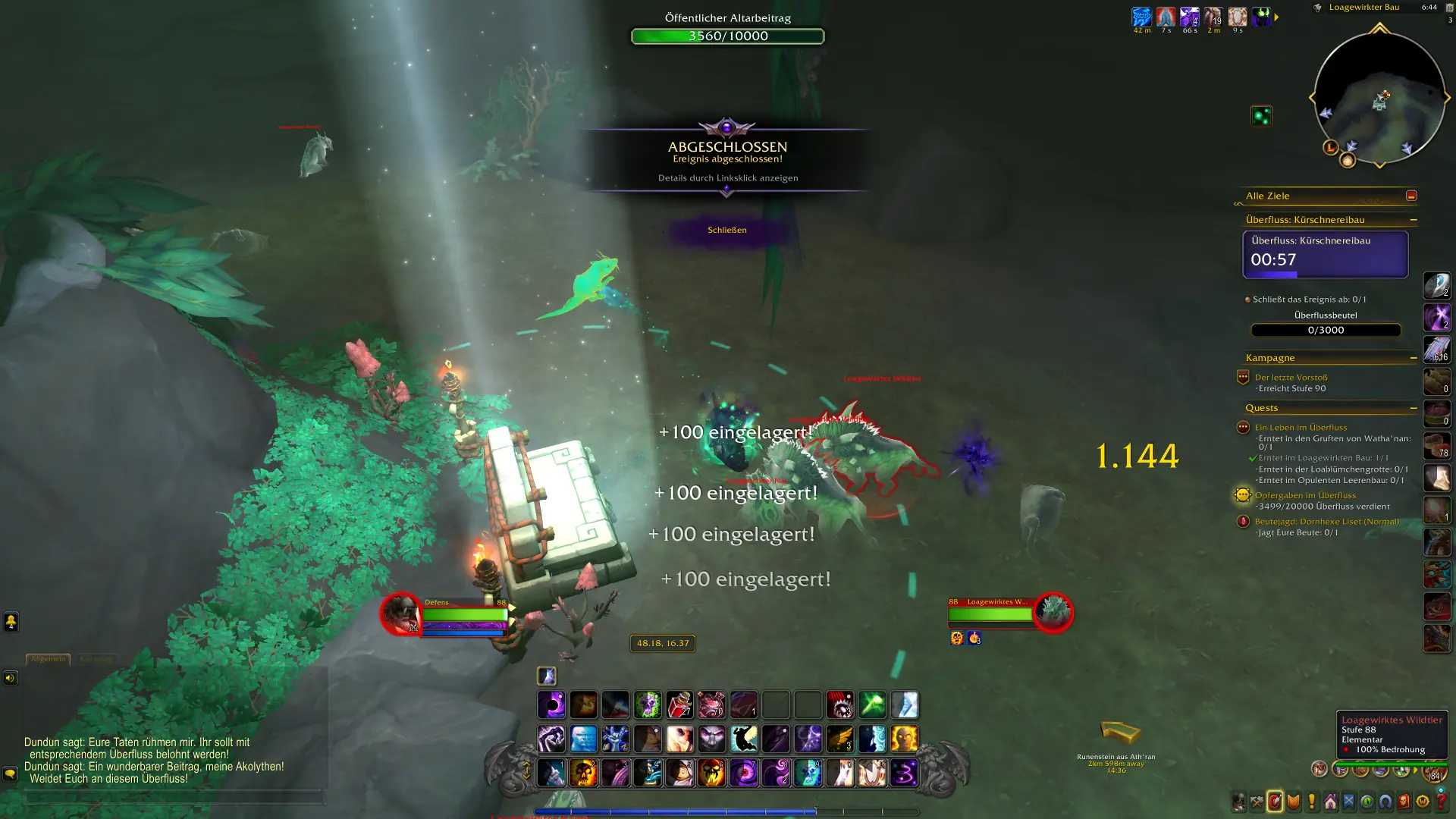Click 'Details durch Linksklick anzeigen' link

pos(728,178)
